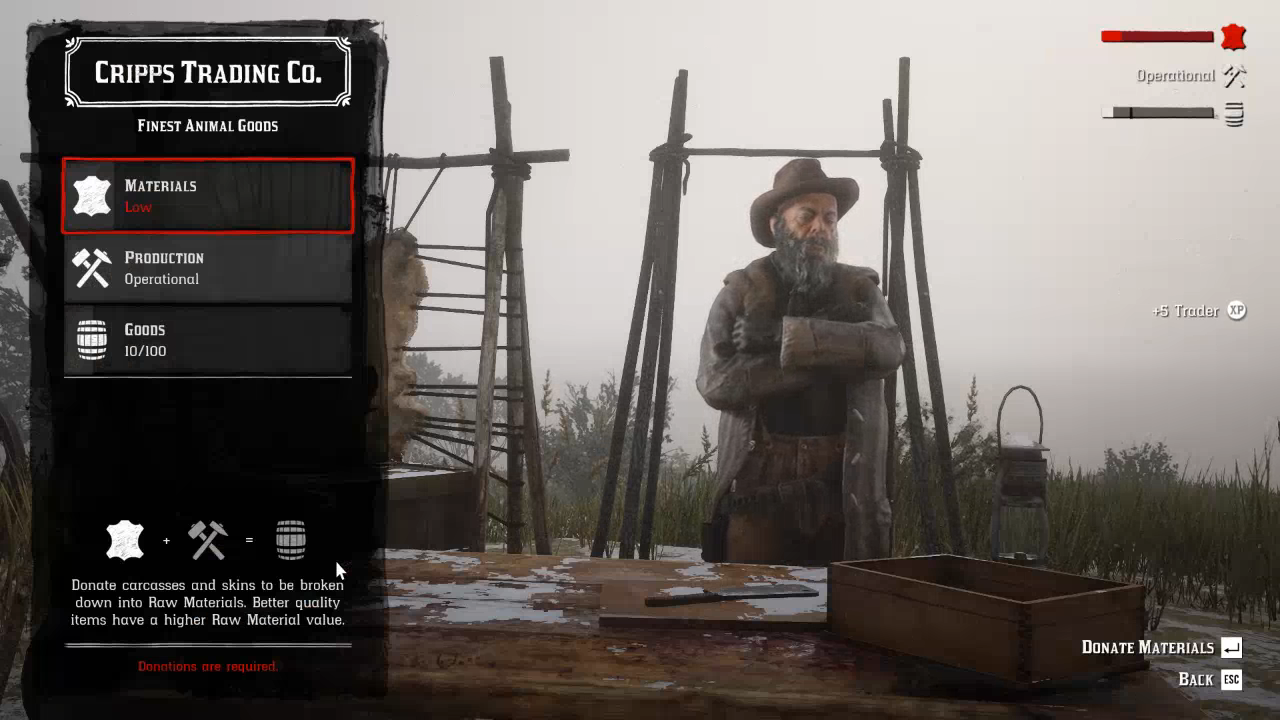
Task: Click the Donate Materials prompt
Action: 1160,647
